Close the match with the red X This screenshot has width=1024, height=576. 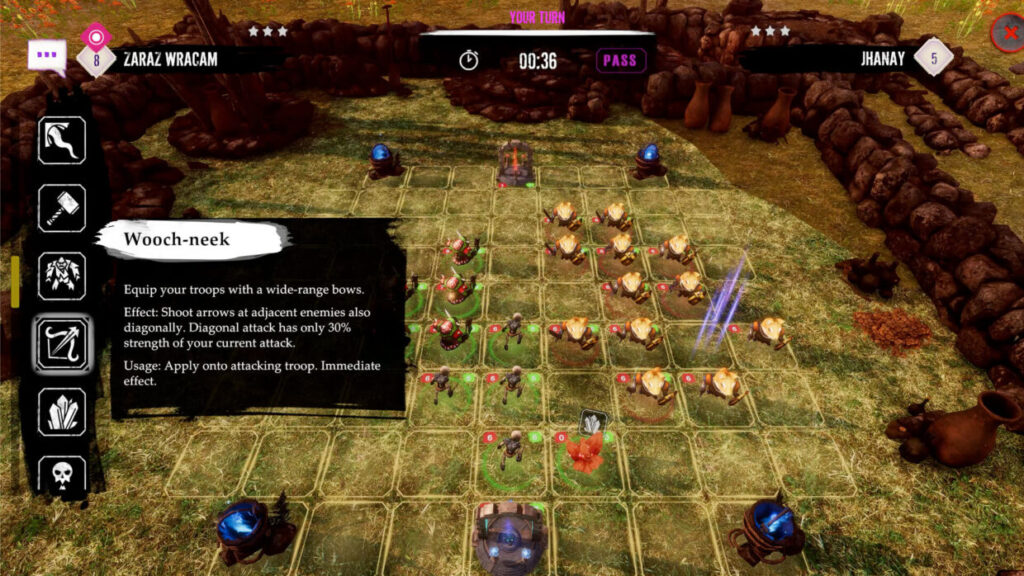[1007, 34]
